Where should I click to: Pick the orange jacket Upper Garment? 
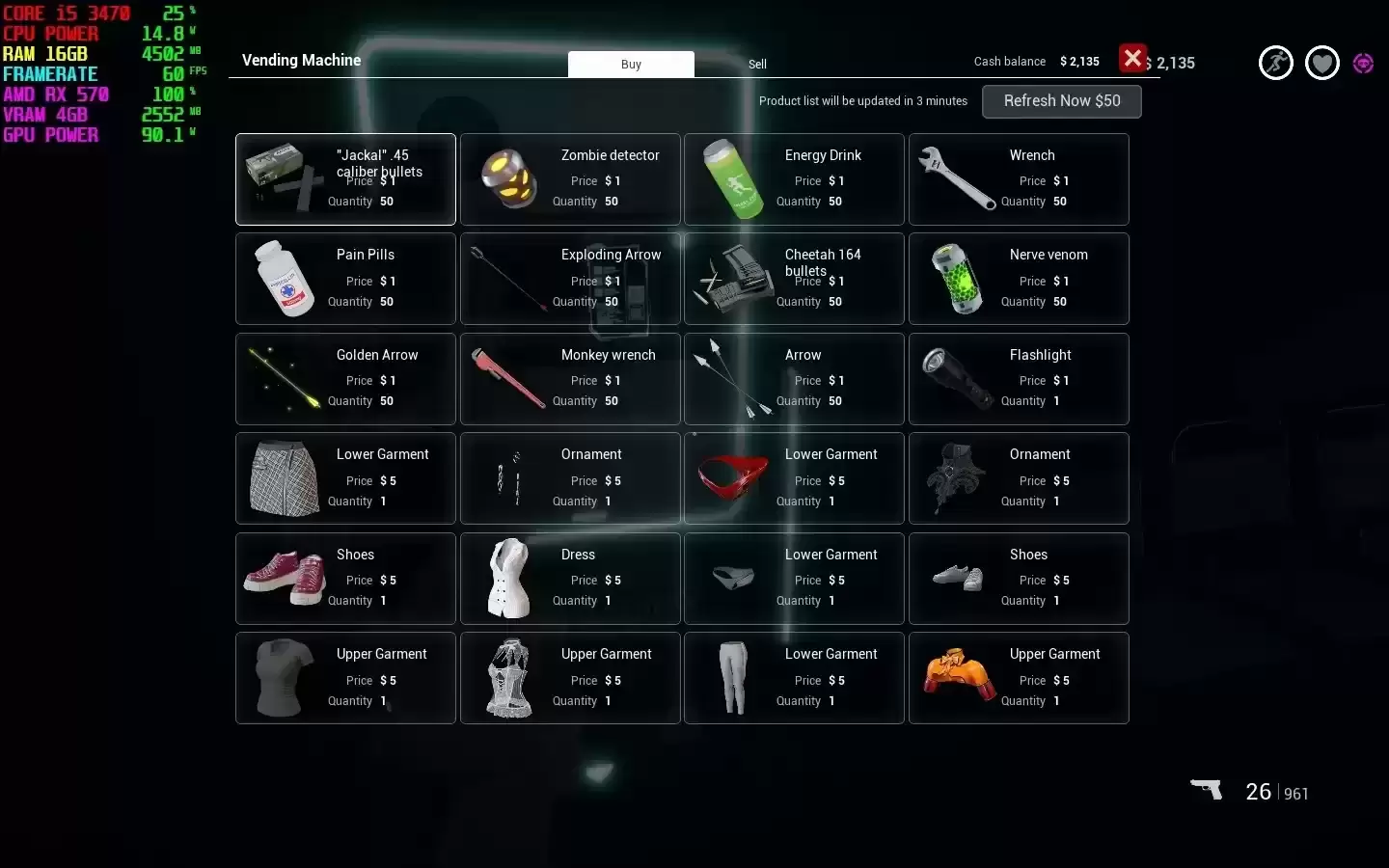click(1019, 678)
